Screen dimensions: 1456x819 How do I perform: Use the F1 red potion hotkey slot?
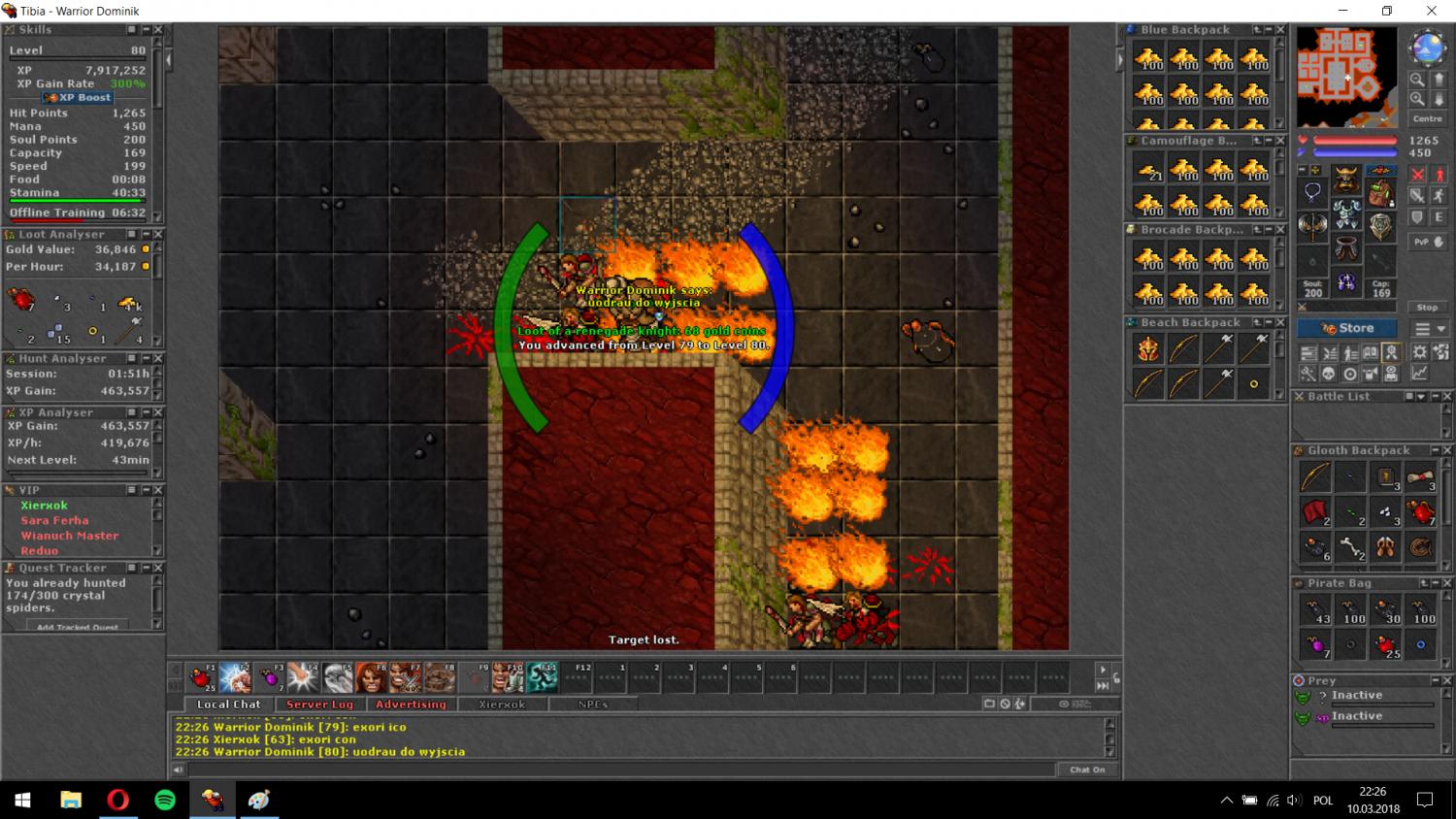point(203,677)
